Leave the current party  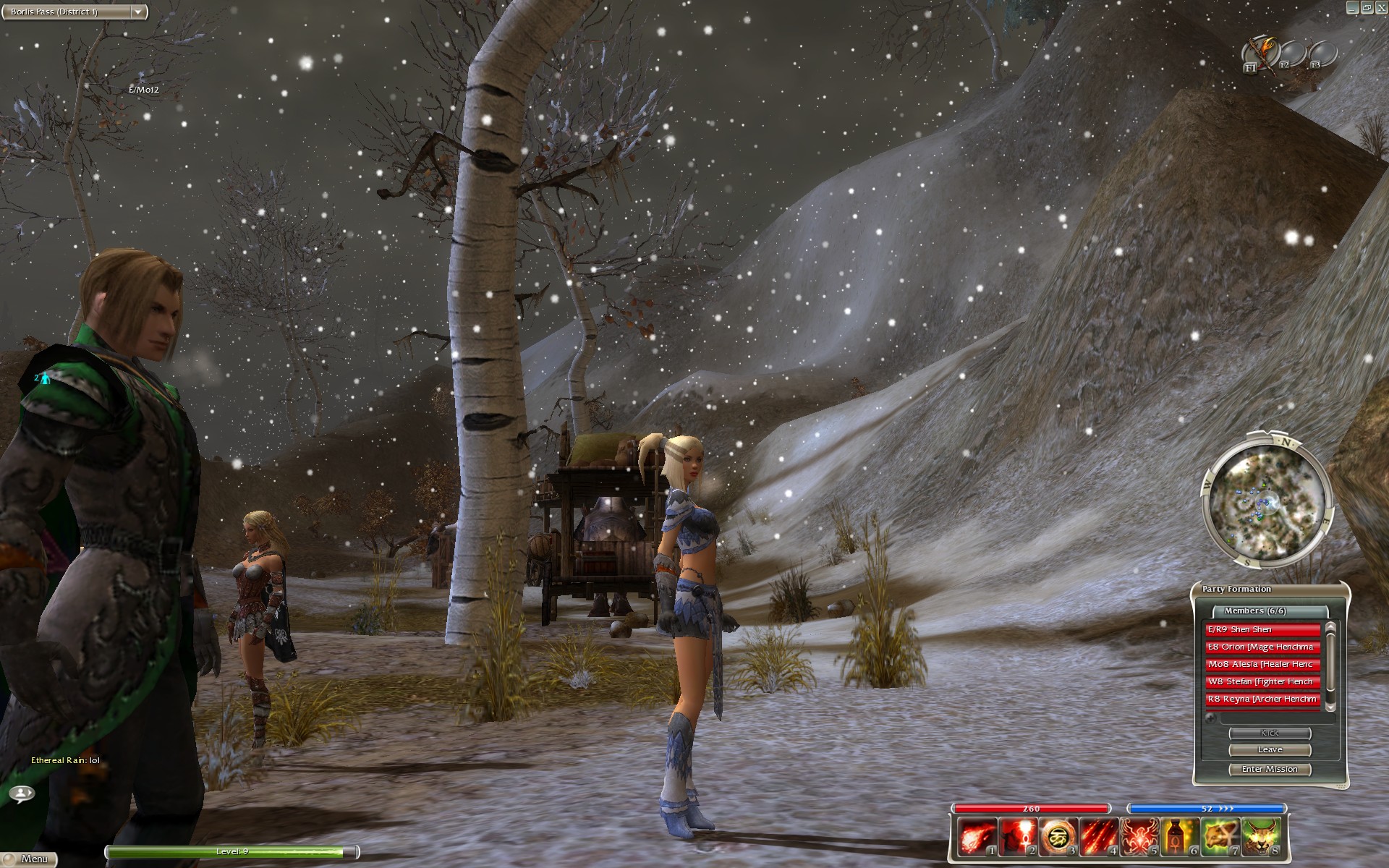[x=1270, y=750]
